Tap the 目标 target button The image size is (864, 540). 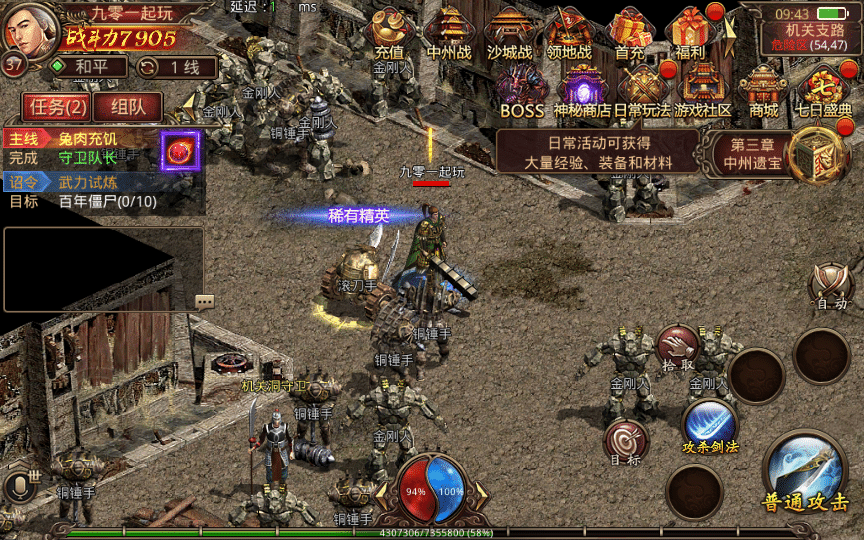click(x=626, y=441)
